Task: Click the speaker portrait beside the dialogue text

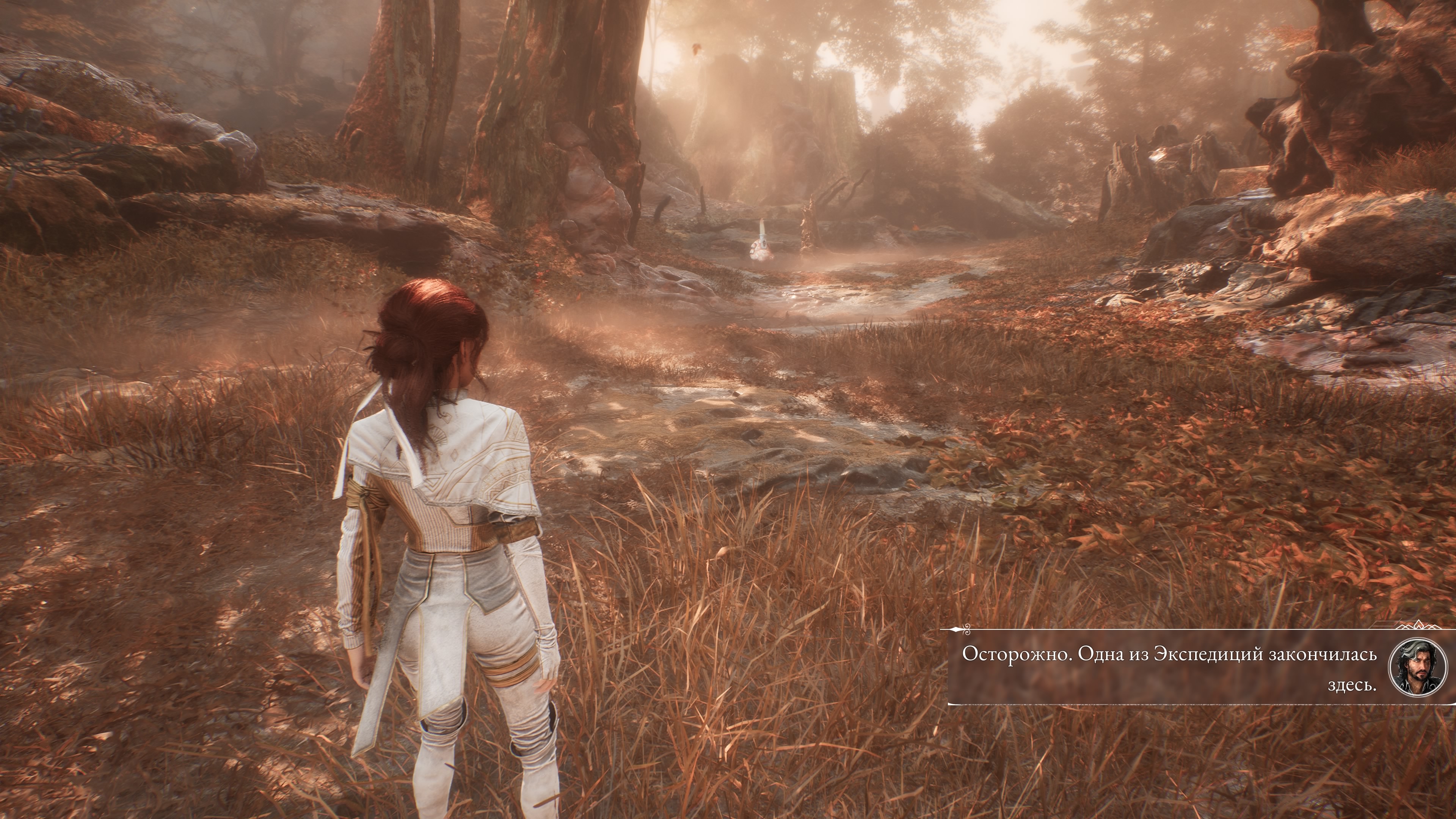Action: point(1417,668)
